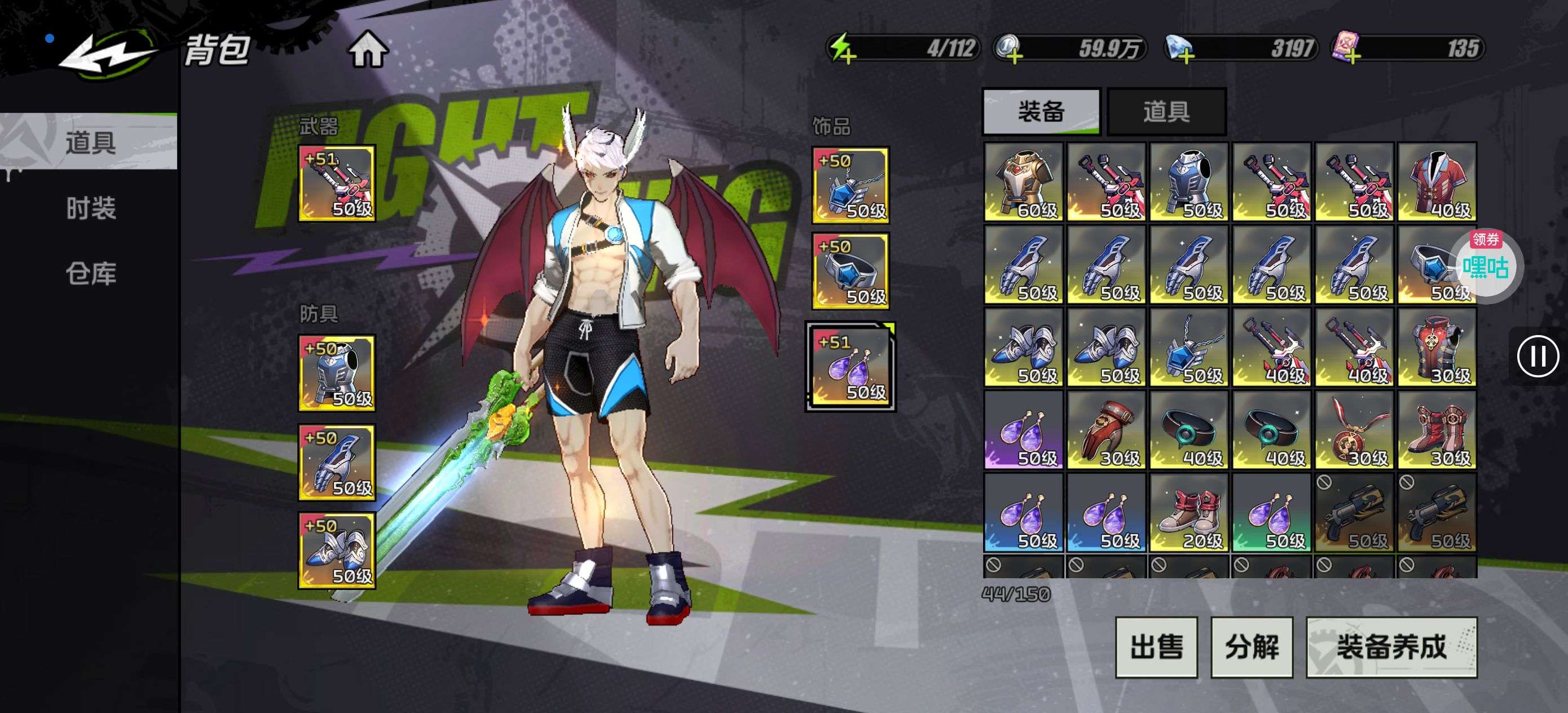Select the 装备 equipment tab

coord(1041,112)
